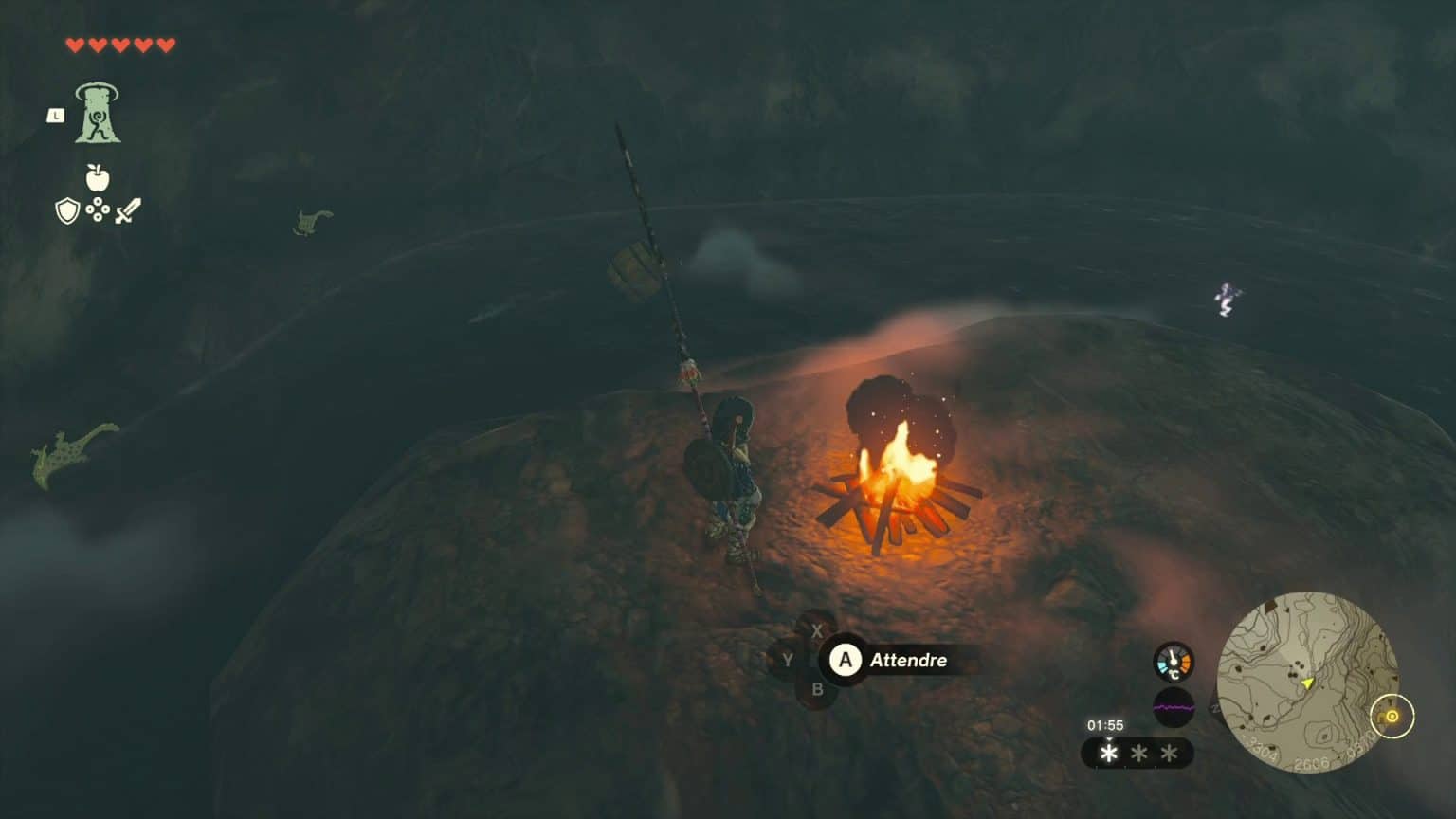Screen dimensions: 1456x819
Task: Select the materials cluster icon
Action: (x=97, y=210)
